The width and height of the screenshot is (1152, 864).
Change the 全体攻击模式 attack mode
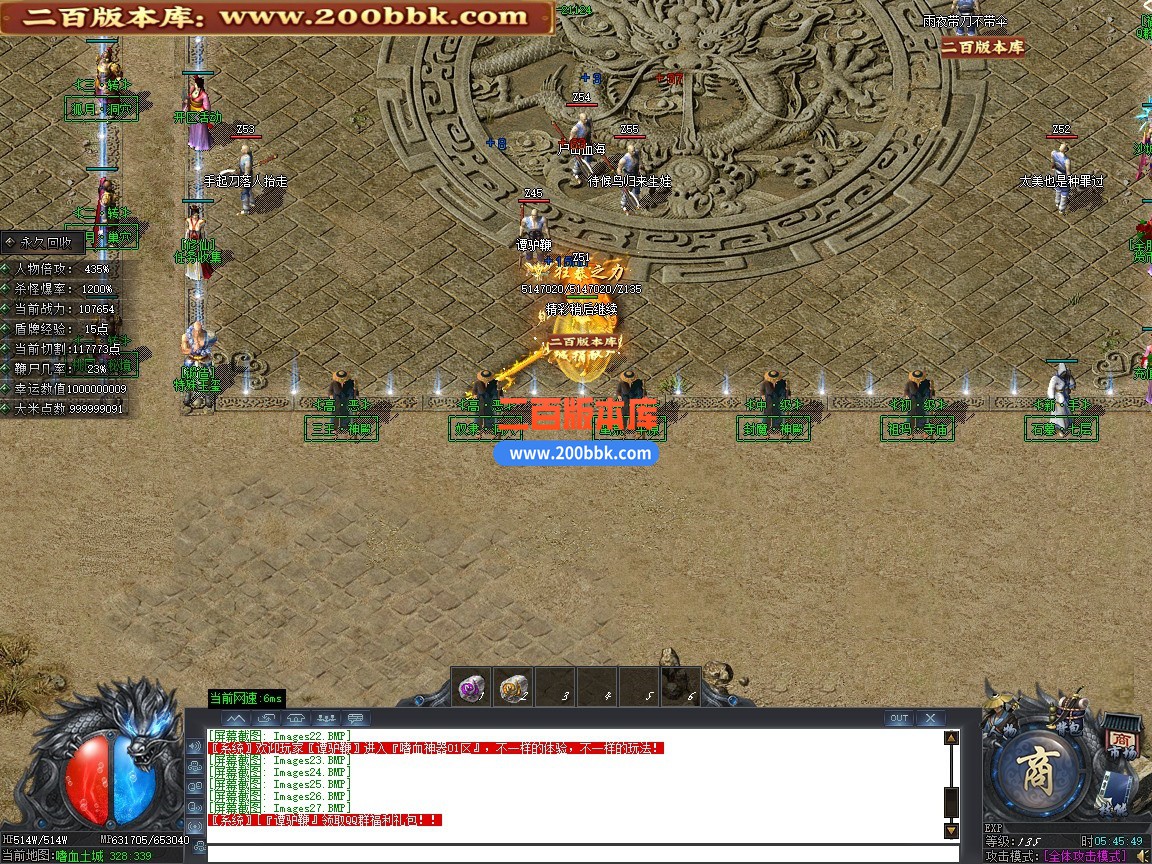tap(1085, 856)
